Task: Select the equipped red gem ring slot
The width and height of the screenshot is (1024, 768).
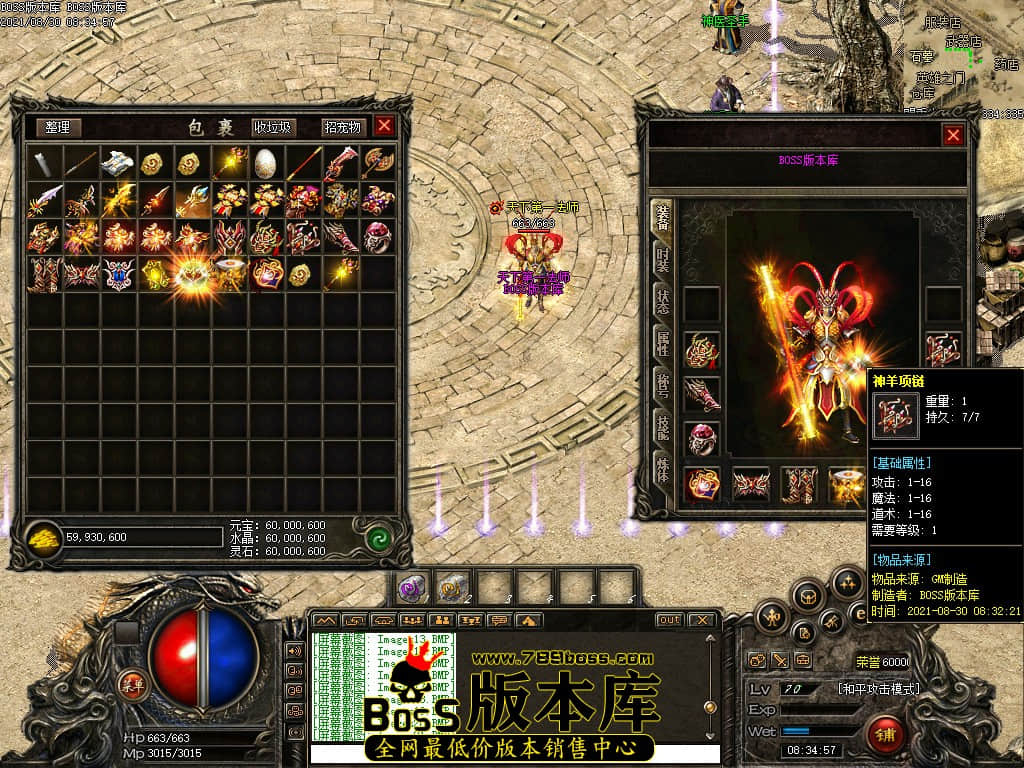Action: (701, 438)
